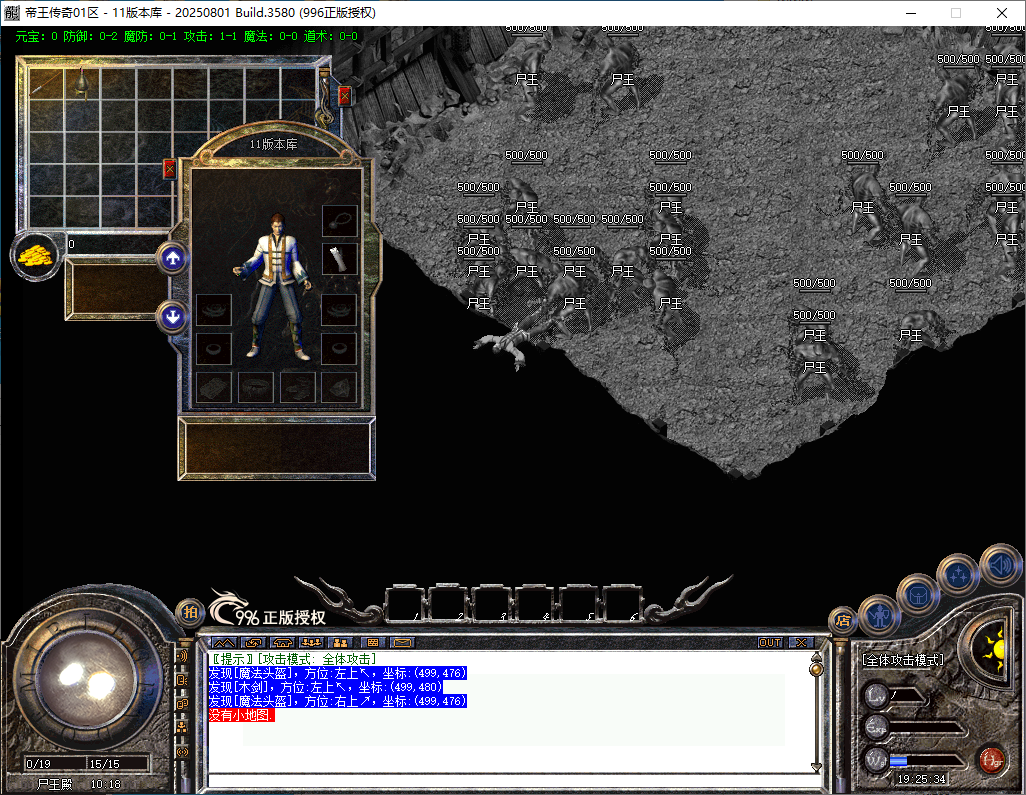
Task: Maximize the game window
Action: (x=956, y=13)
